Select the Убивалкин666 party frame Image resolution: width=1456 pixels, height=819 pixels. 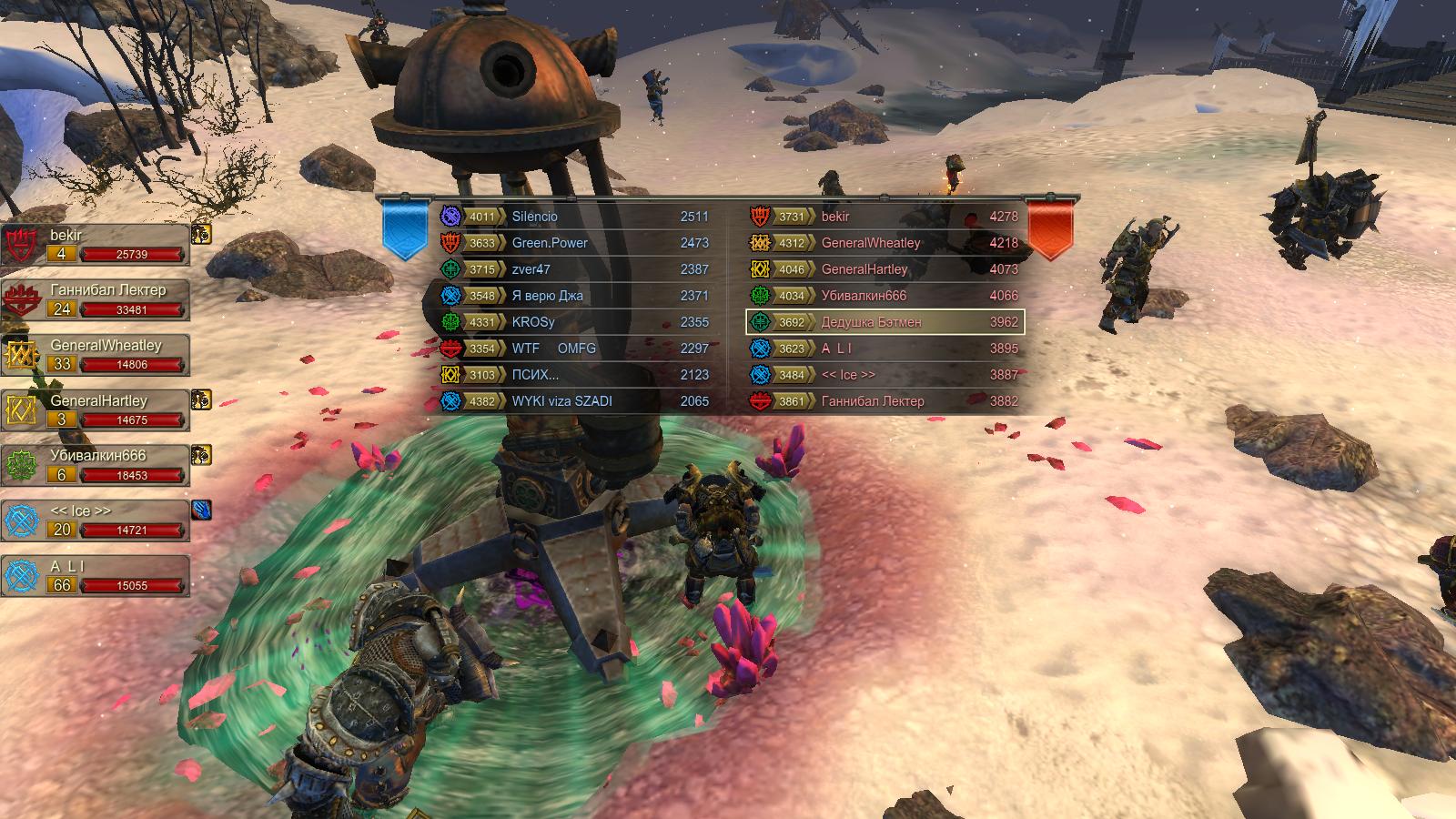coord(96,466)
